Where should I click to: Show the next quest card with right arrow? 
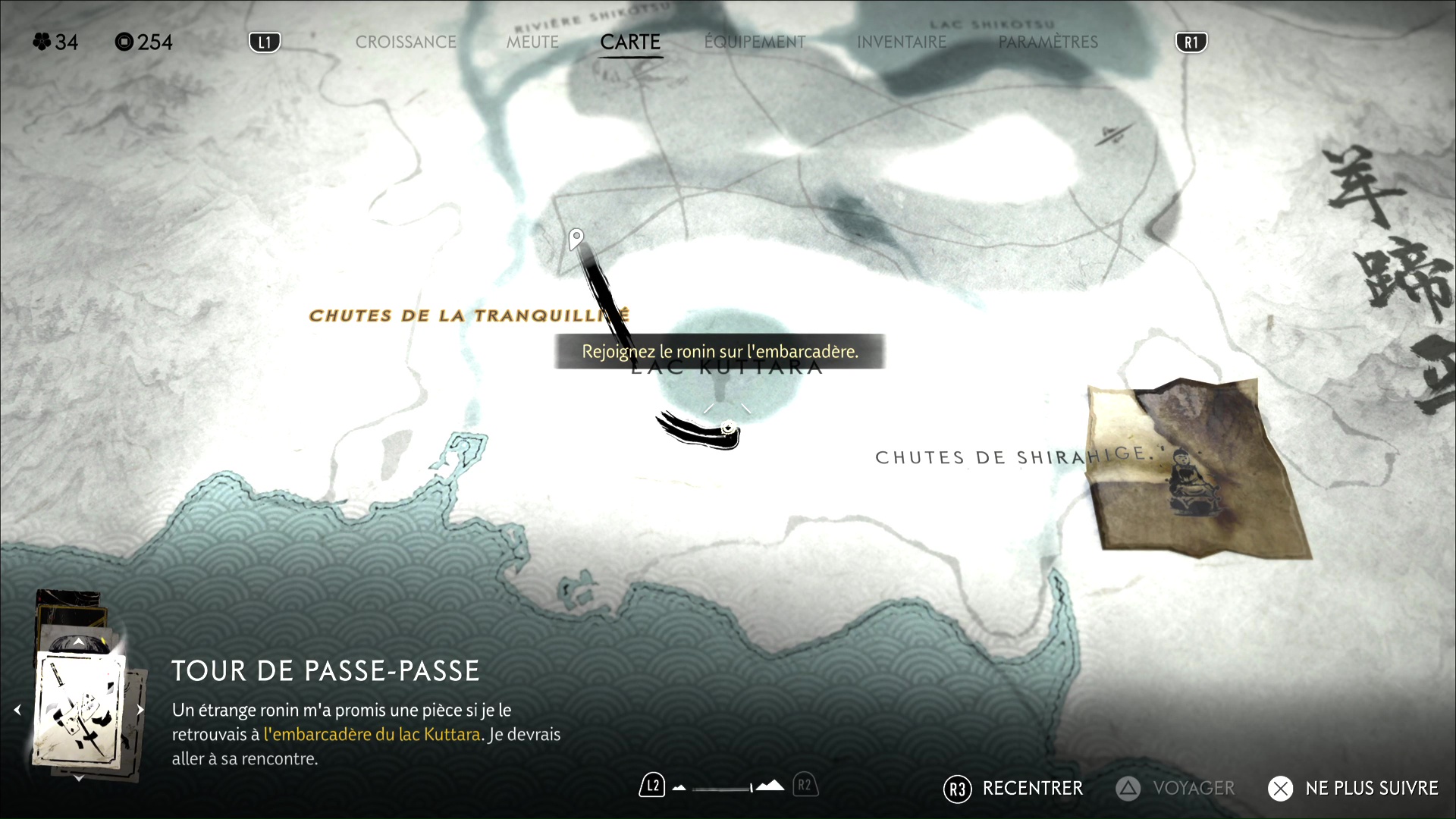tap(140, 710)
